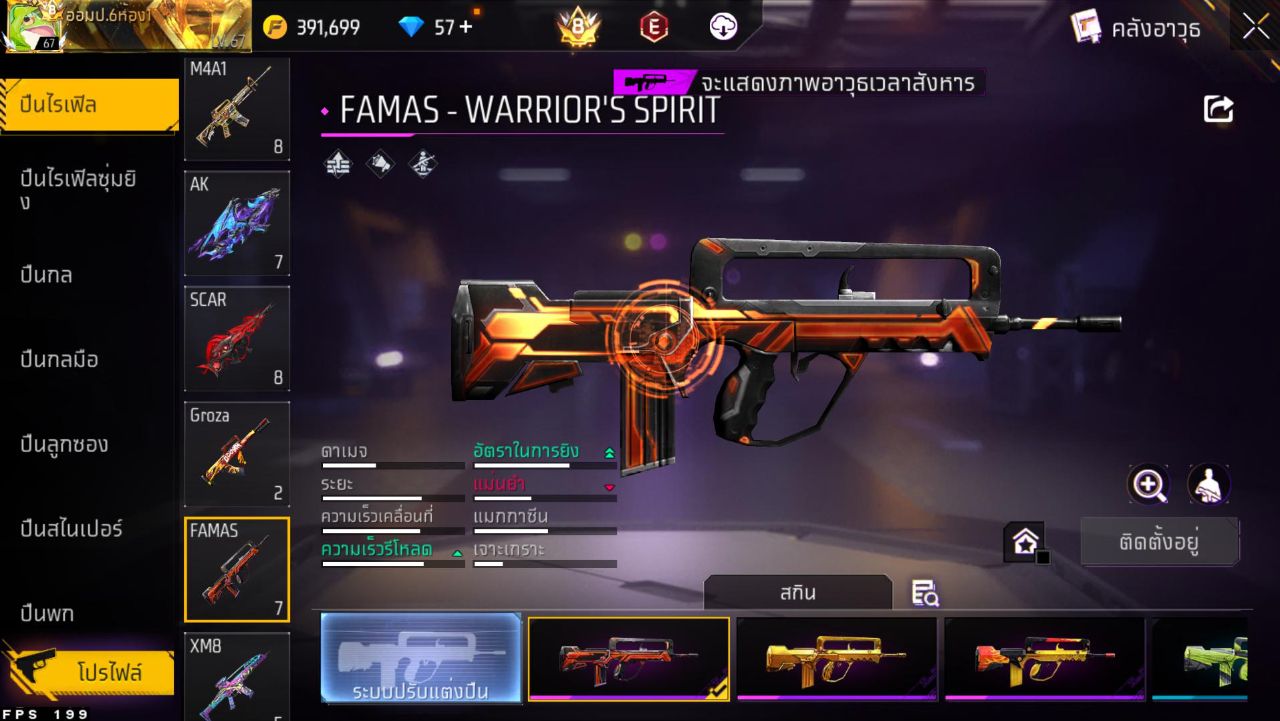Open the weapon zoom magnifier icon
The width and height of the screenshot is (1280, 721).
pyautogui.click(x=1148, y=485)
